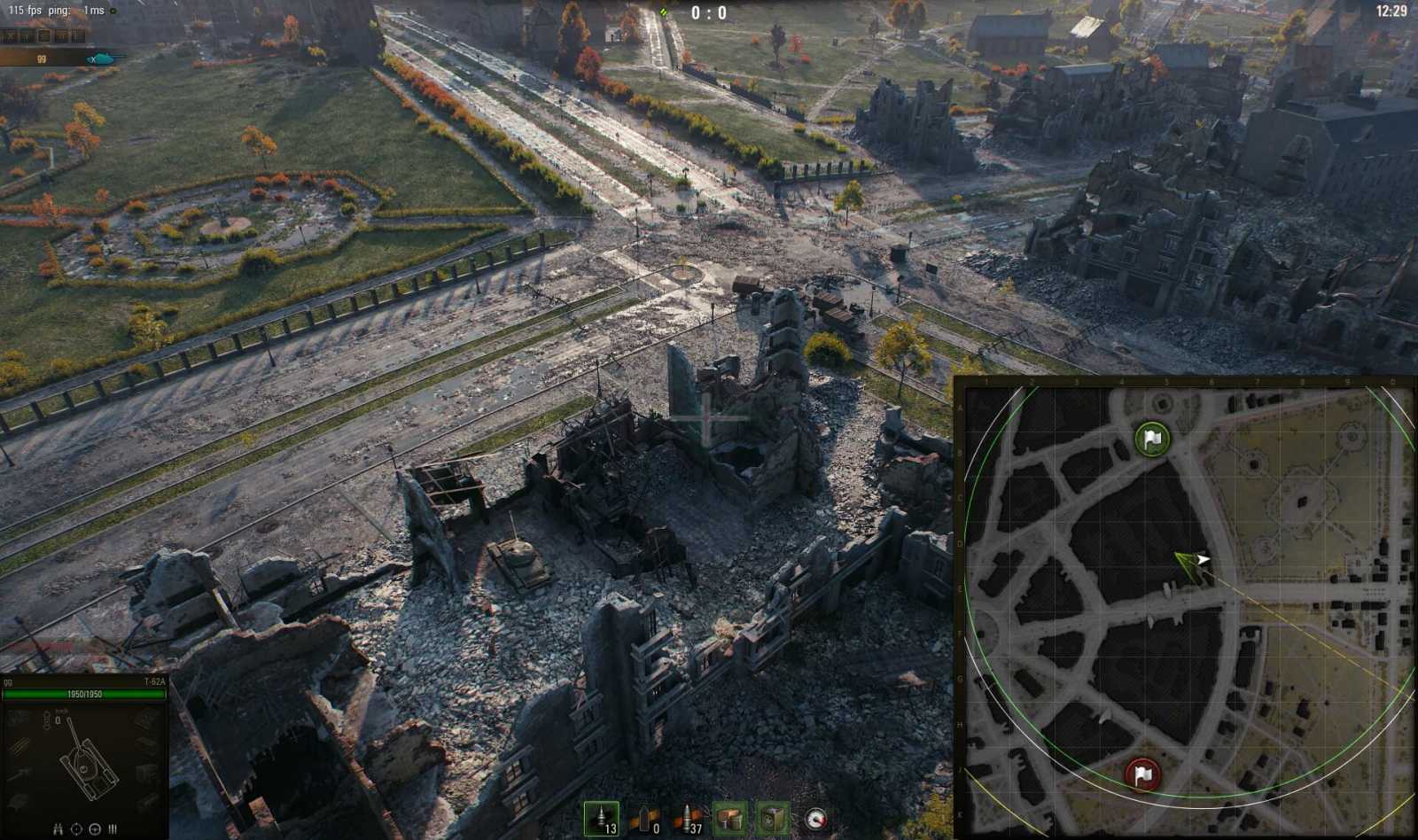
Task: Click the red enemy base flag on minimap
Action: [x=1141, y=774]
